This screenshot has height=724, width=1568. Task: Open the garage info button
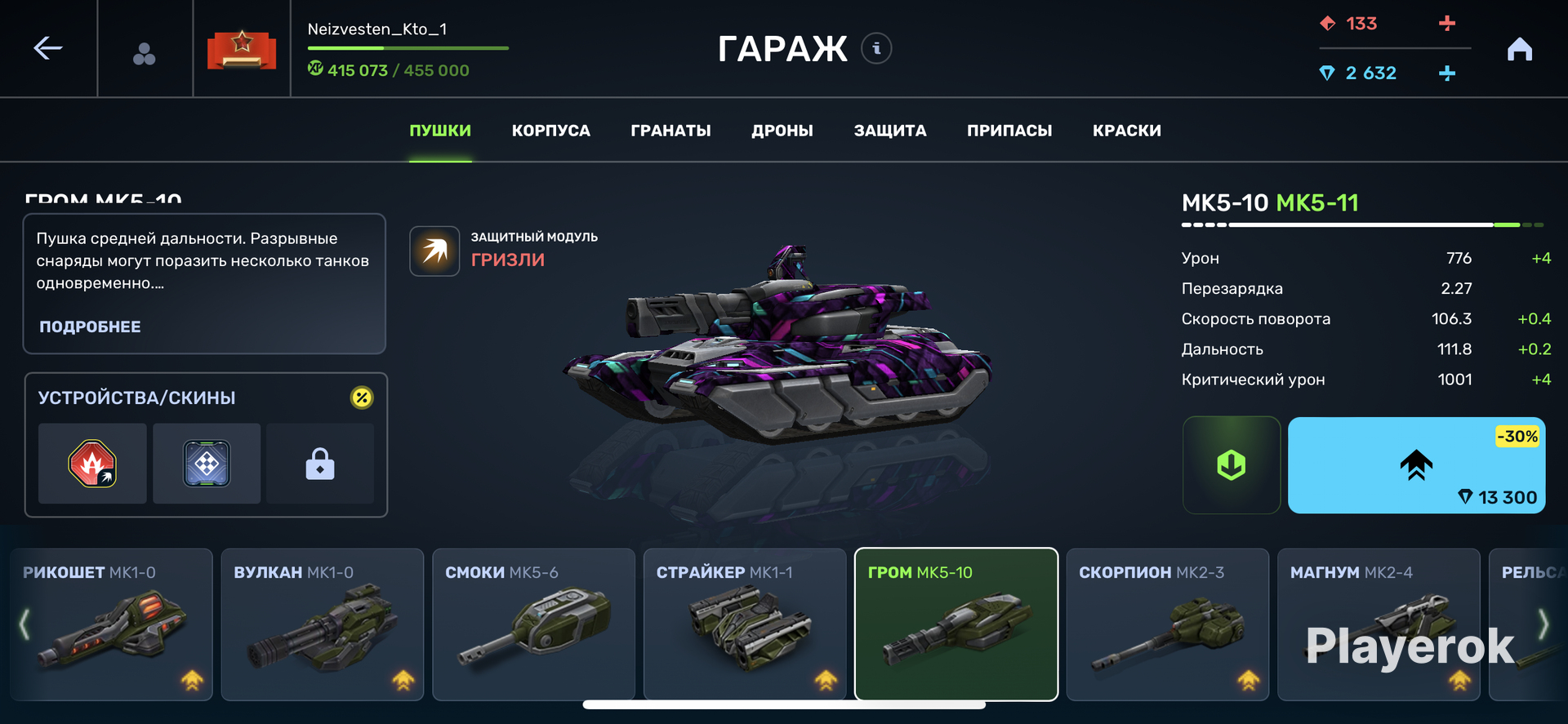pos(876,48)
